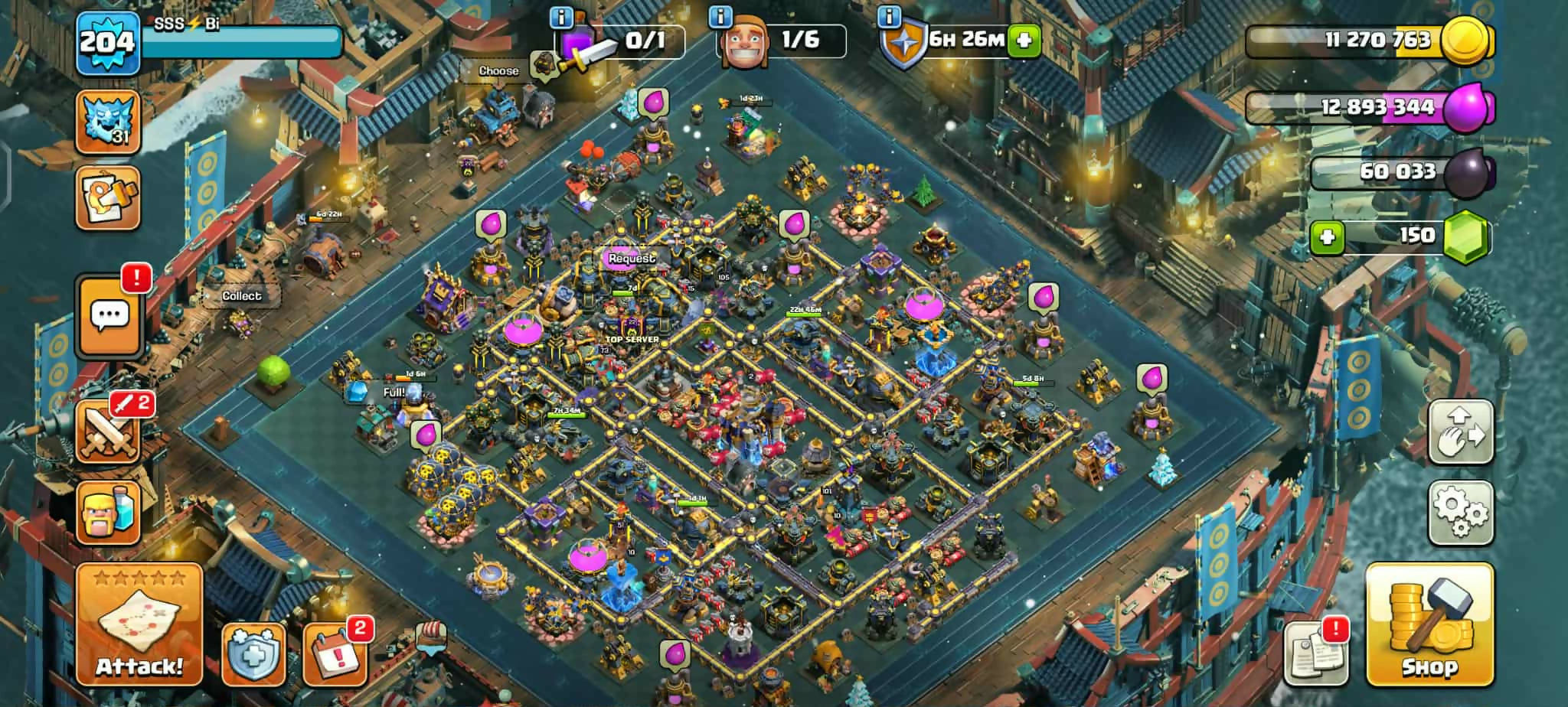Open the blue shield icon beside Attack

point(253,654)
